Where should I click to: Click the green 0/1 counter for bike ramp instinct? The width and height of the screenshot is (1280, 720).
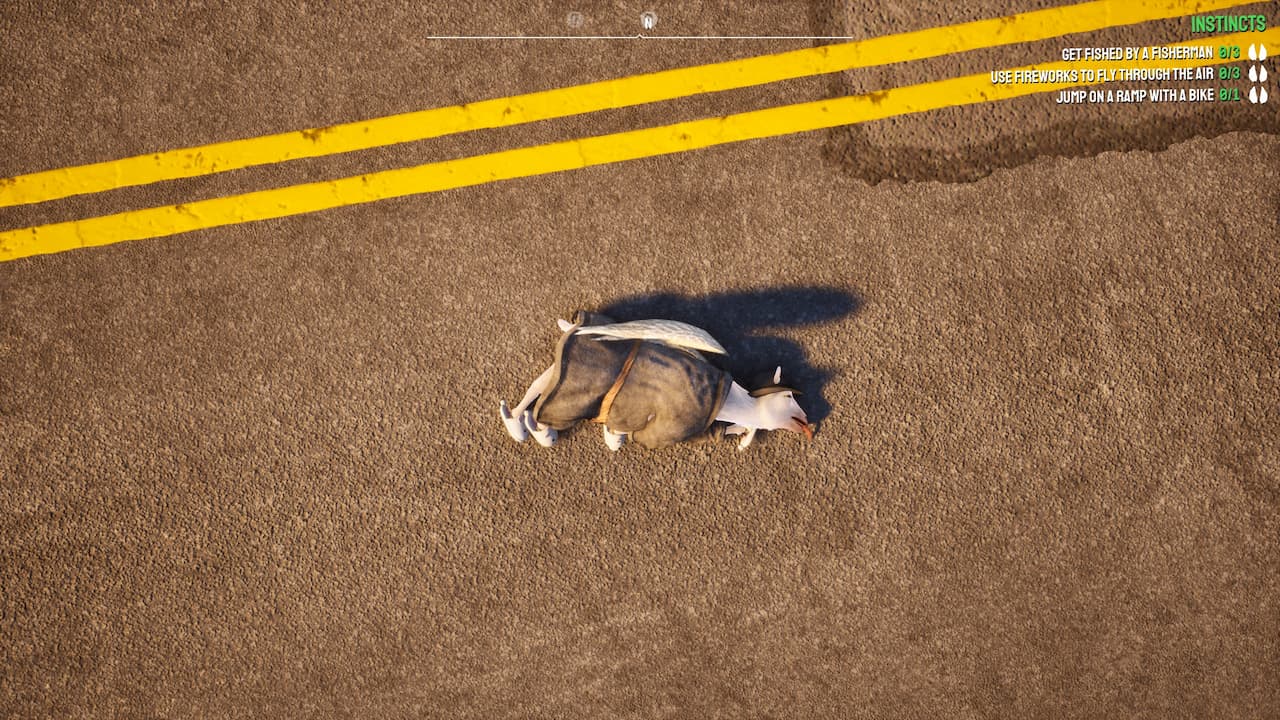(1232, 95)
